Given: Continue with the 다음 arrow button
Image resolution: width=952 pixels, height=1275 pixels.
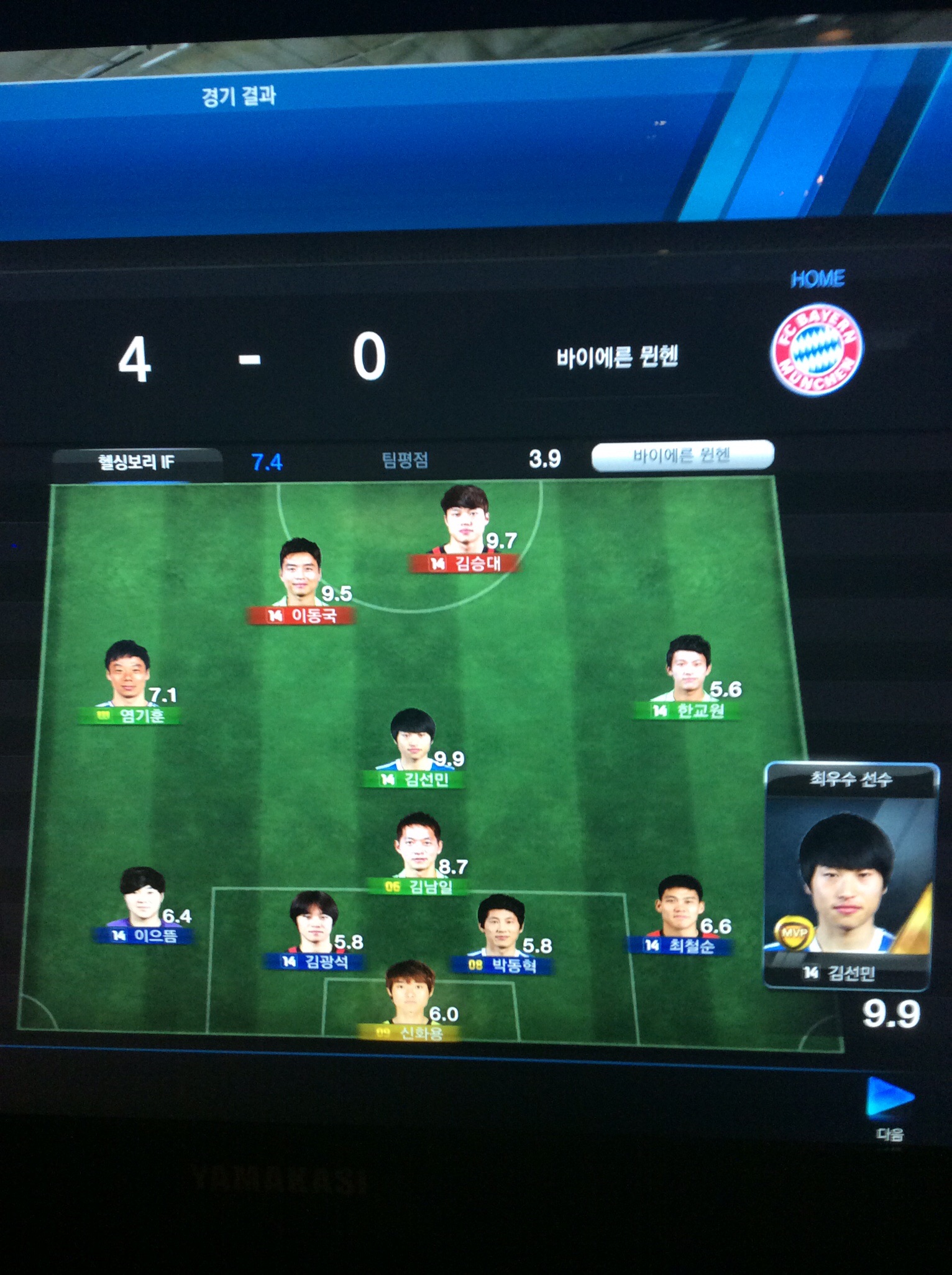Looking at the screenshot, I should [889, 1099].
